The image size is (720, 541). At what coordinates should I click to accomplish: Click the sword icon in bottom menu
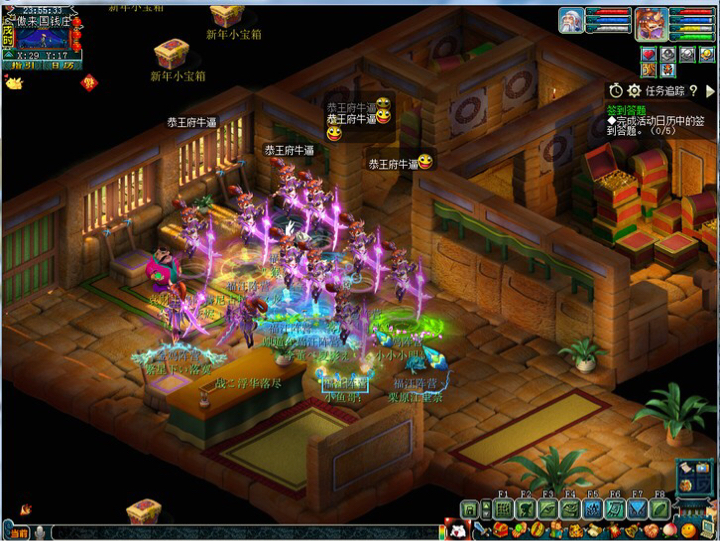pos(481,529)
